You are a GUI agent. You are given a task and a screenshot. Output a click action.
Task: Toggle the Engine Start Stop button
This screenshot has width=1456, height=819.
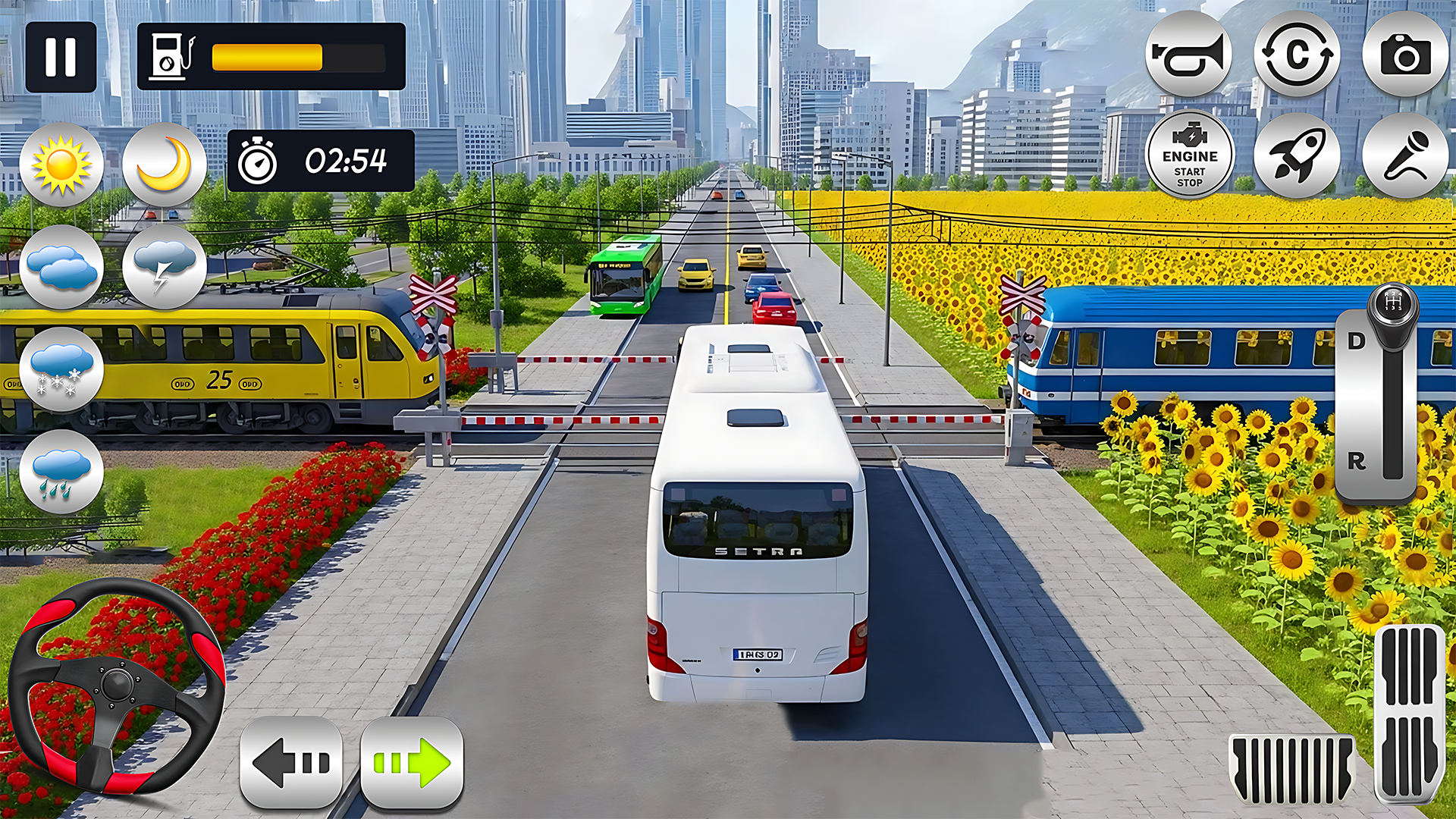[1189, 155]
